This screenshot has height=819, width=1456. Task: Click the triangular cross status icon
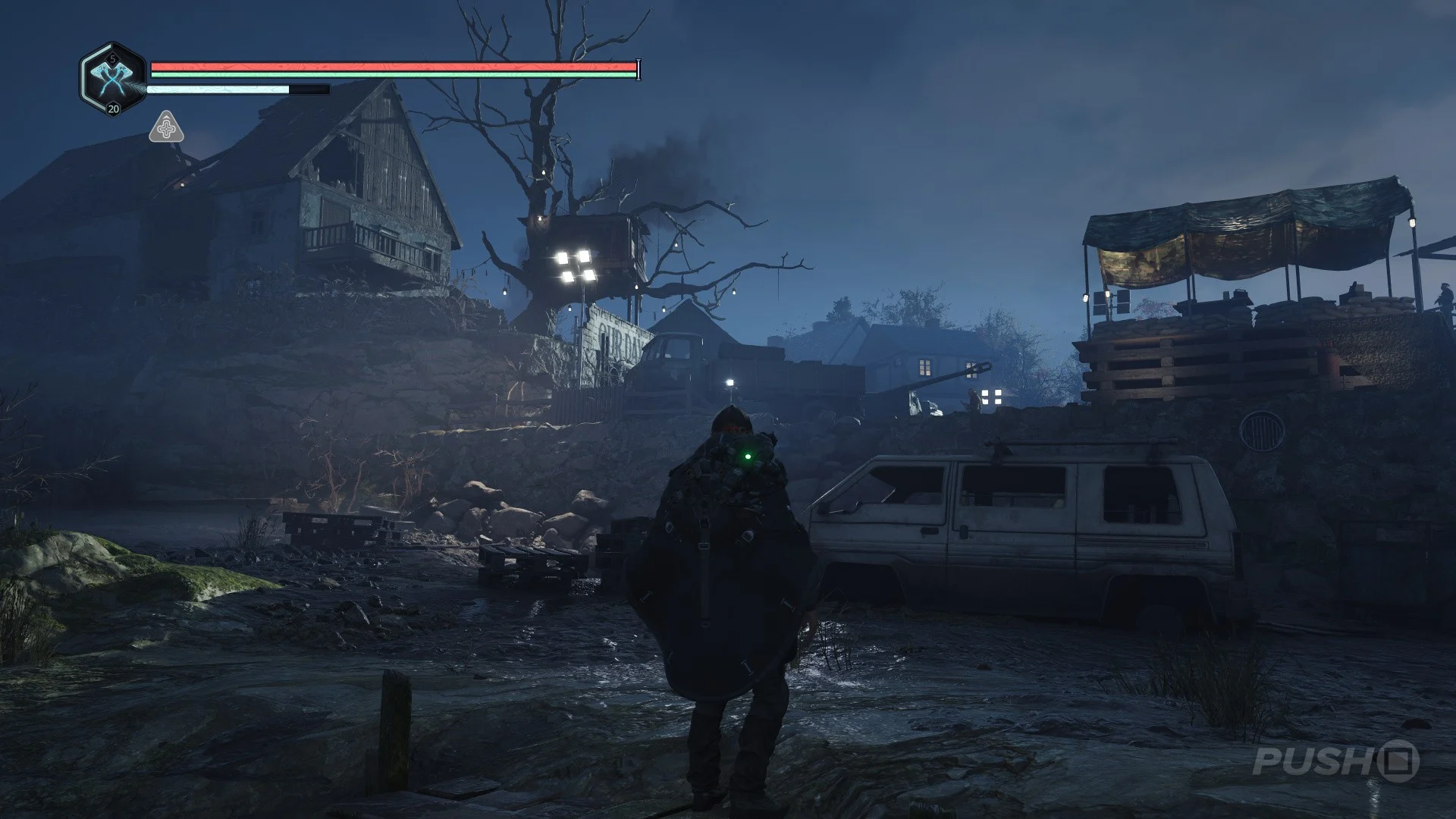click(x=166, y=128)
